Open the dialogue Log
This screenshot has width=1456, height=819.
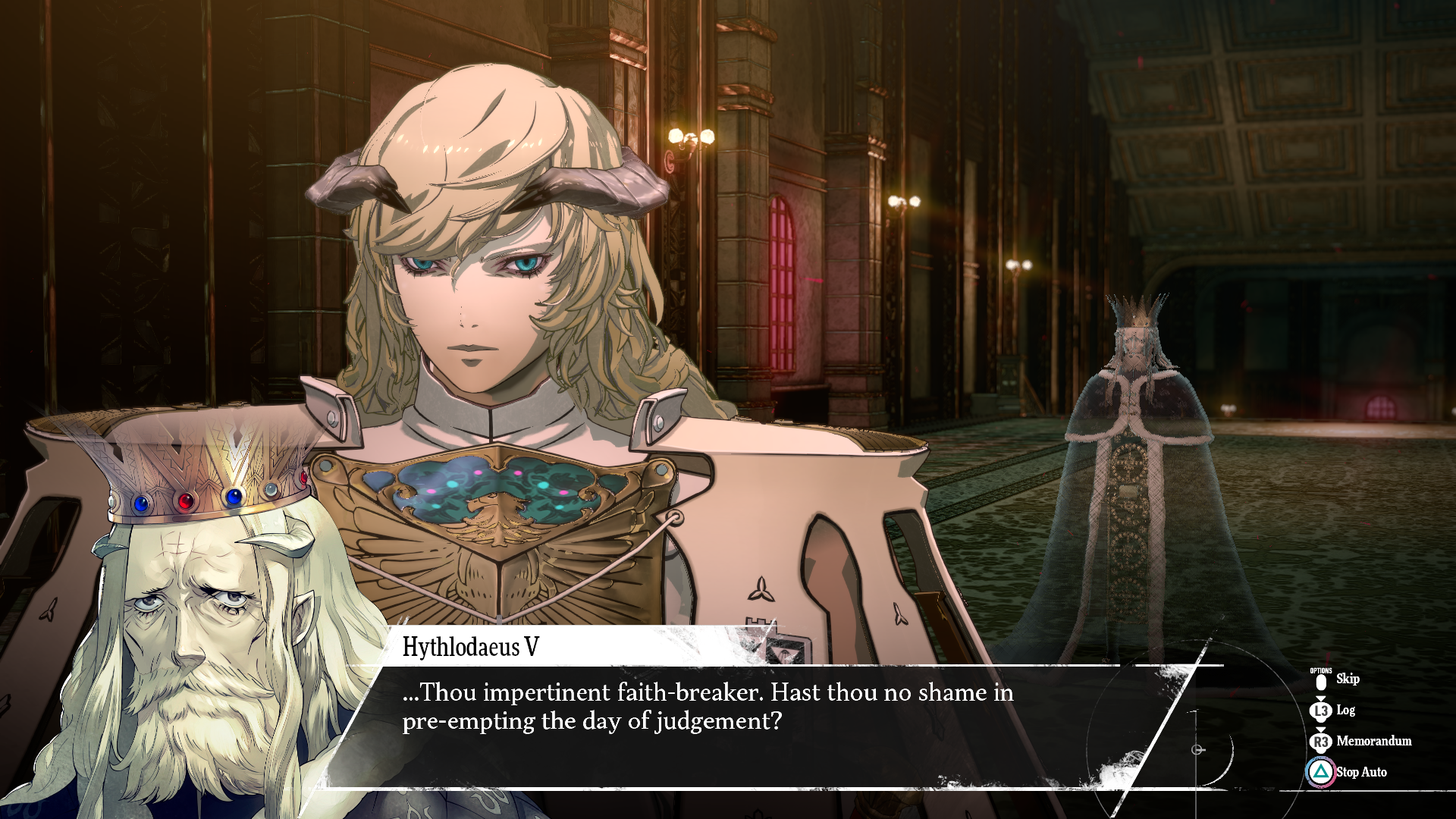pos(1345,711)
